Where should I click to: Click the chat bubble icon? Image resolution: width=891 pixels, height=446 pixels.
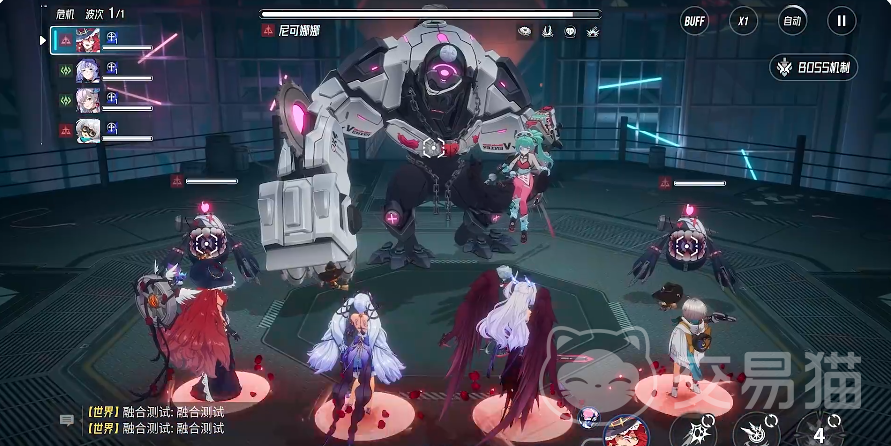tap(67, 420)
